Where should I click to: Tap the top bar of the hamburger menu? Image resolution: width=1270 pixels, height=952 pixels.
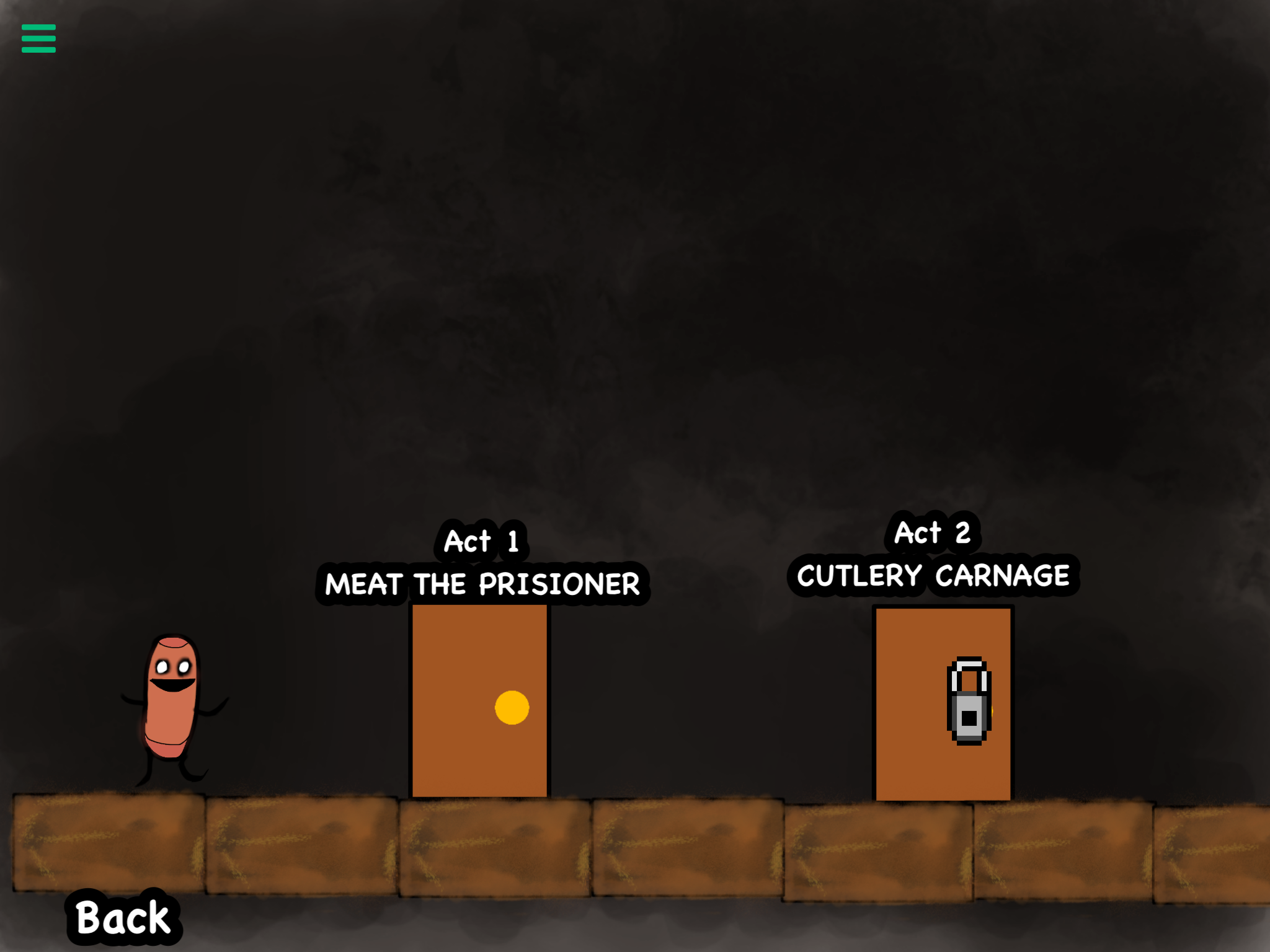click(x=38, y=27)
